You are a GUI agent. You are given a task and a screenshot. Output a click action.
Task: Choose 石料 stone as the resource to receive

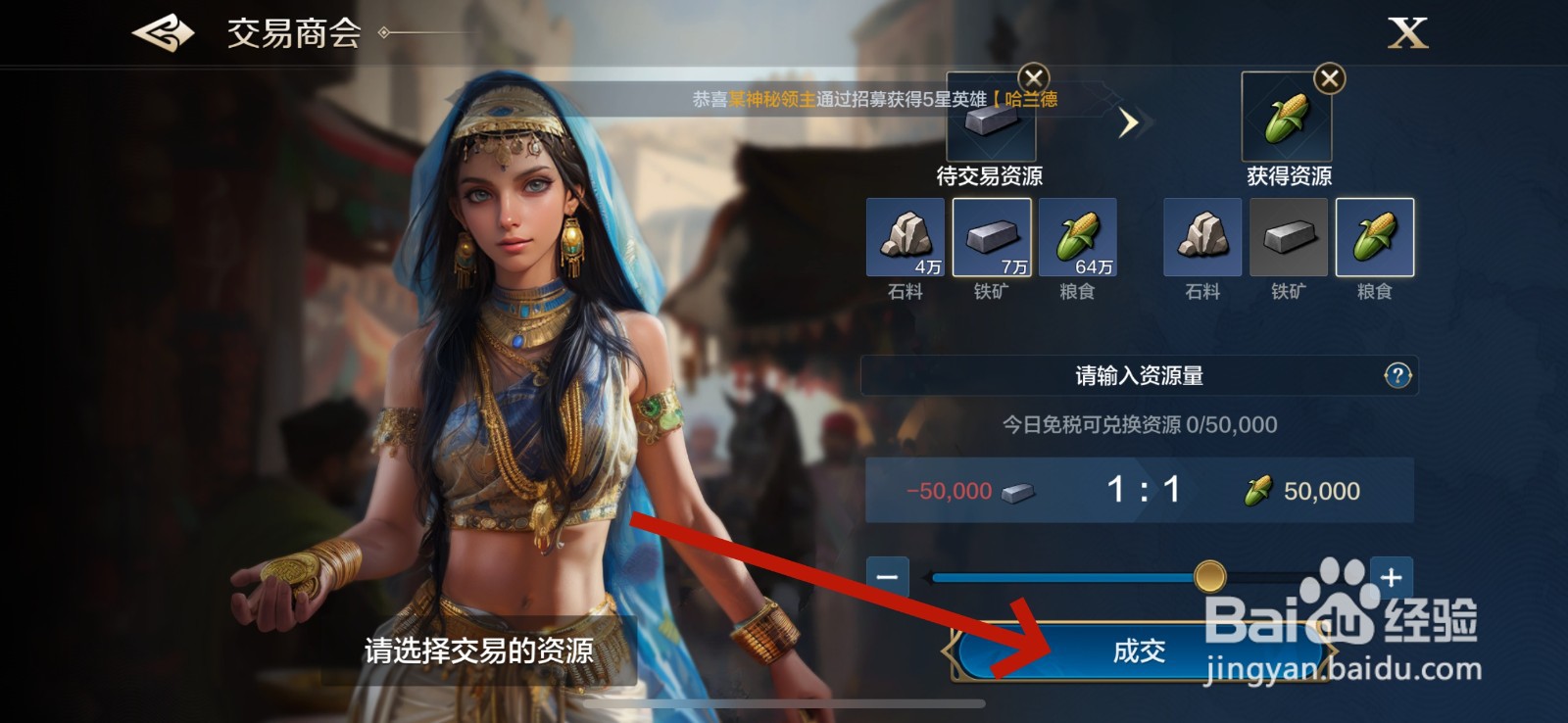[1203, 238]
